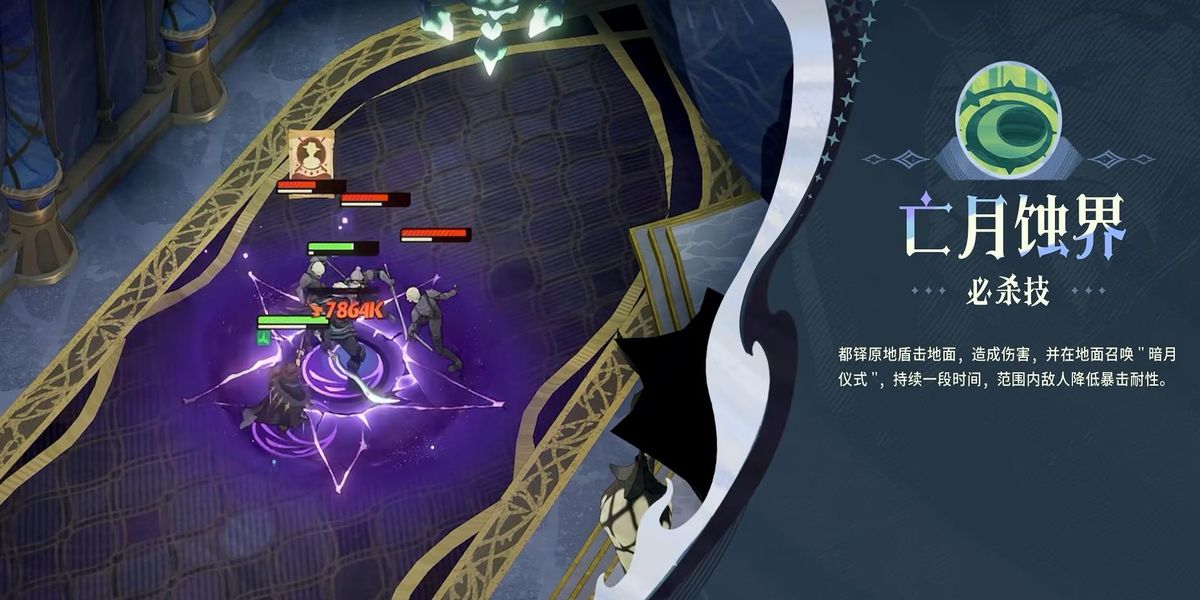Click the character portrait marker above the enemies
This screenshot has height=600, width=1200.
click(x=309, y=154)
